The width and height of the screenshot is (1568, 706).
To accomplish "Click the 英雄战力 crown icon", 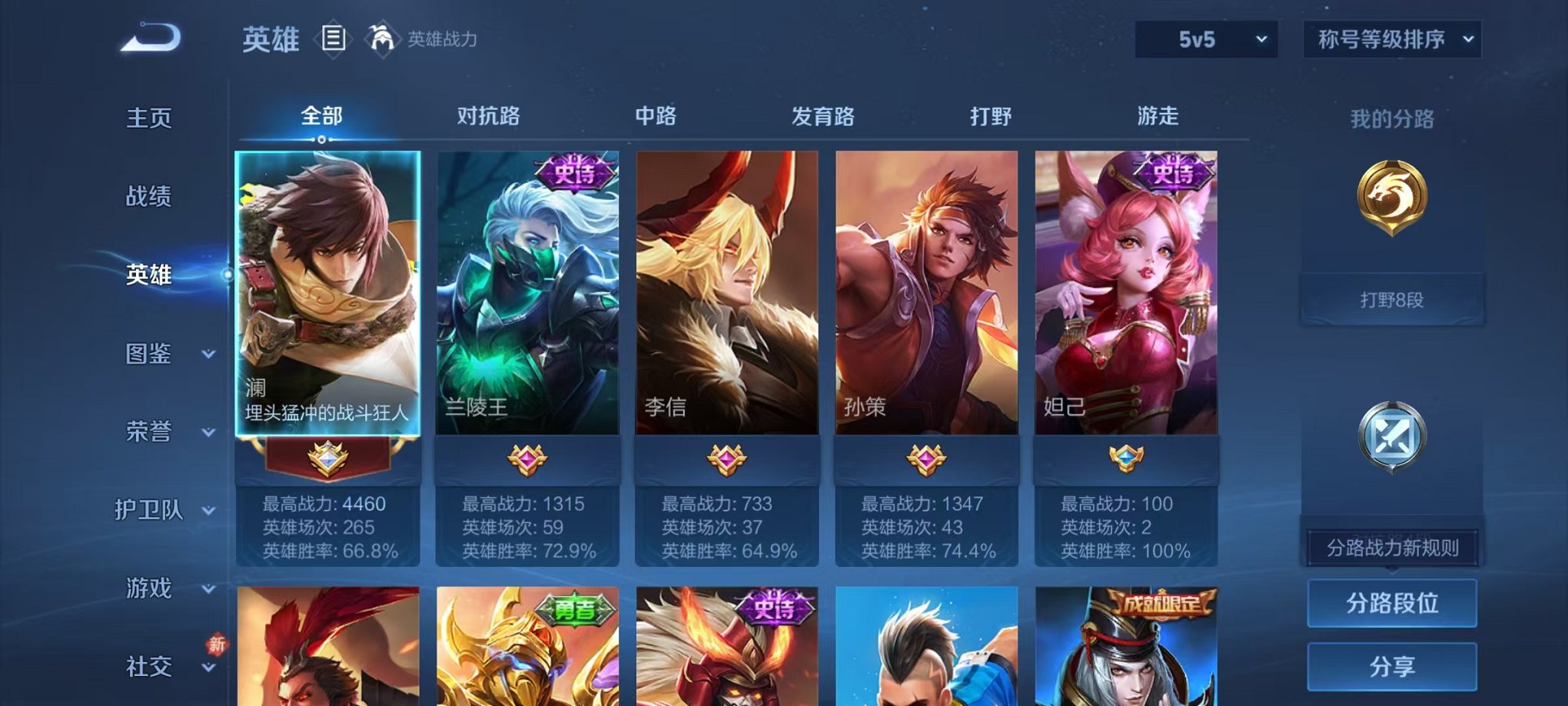I will click(381, 36).
